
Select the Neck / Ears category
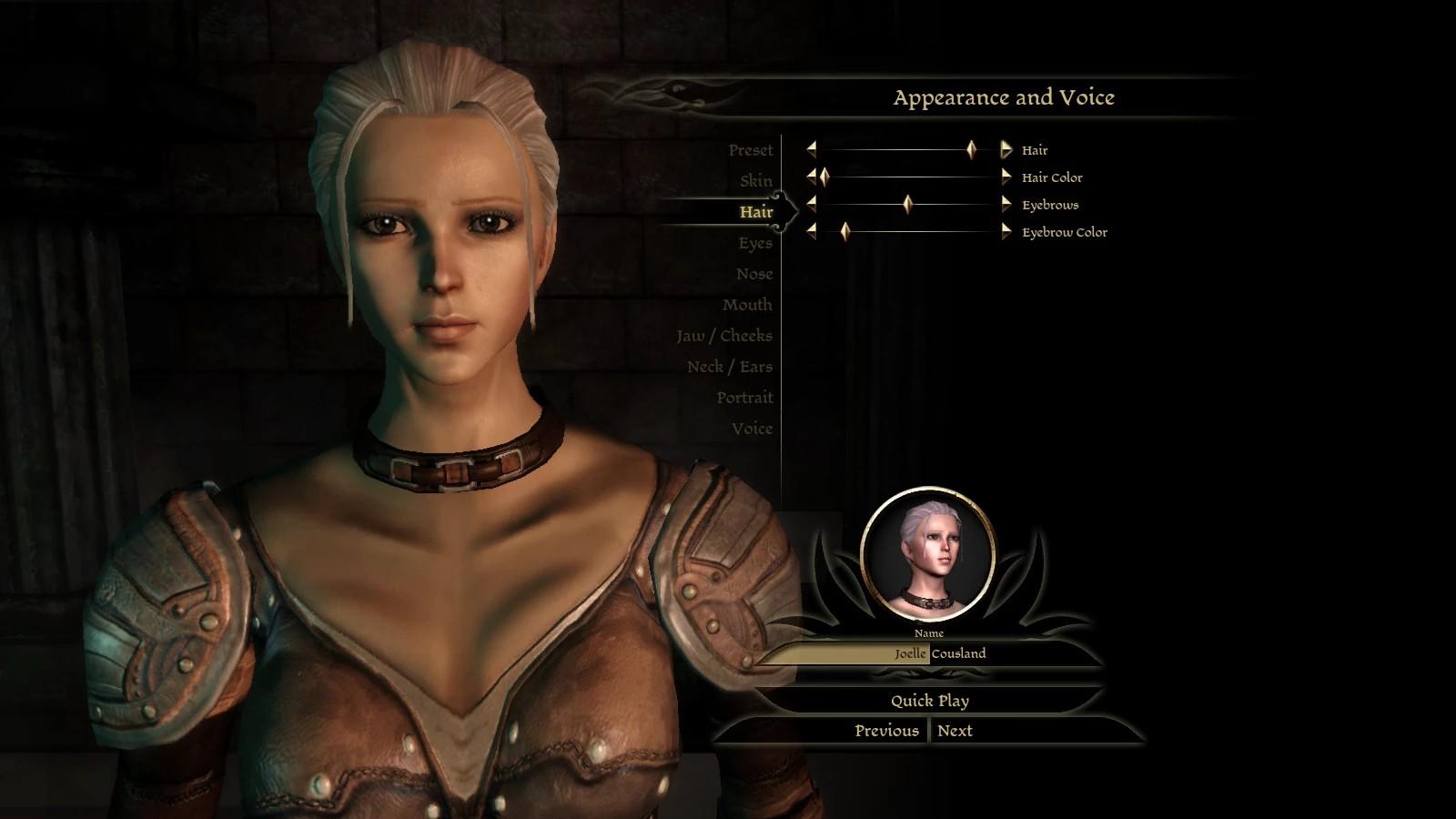tap(729, 367)
